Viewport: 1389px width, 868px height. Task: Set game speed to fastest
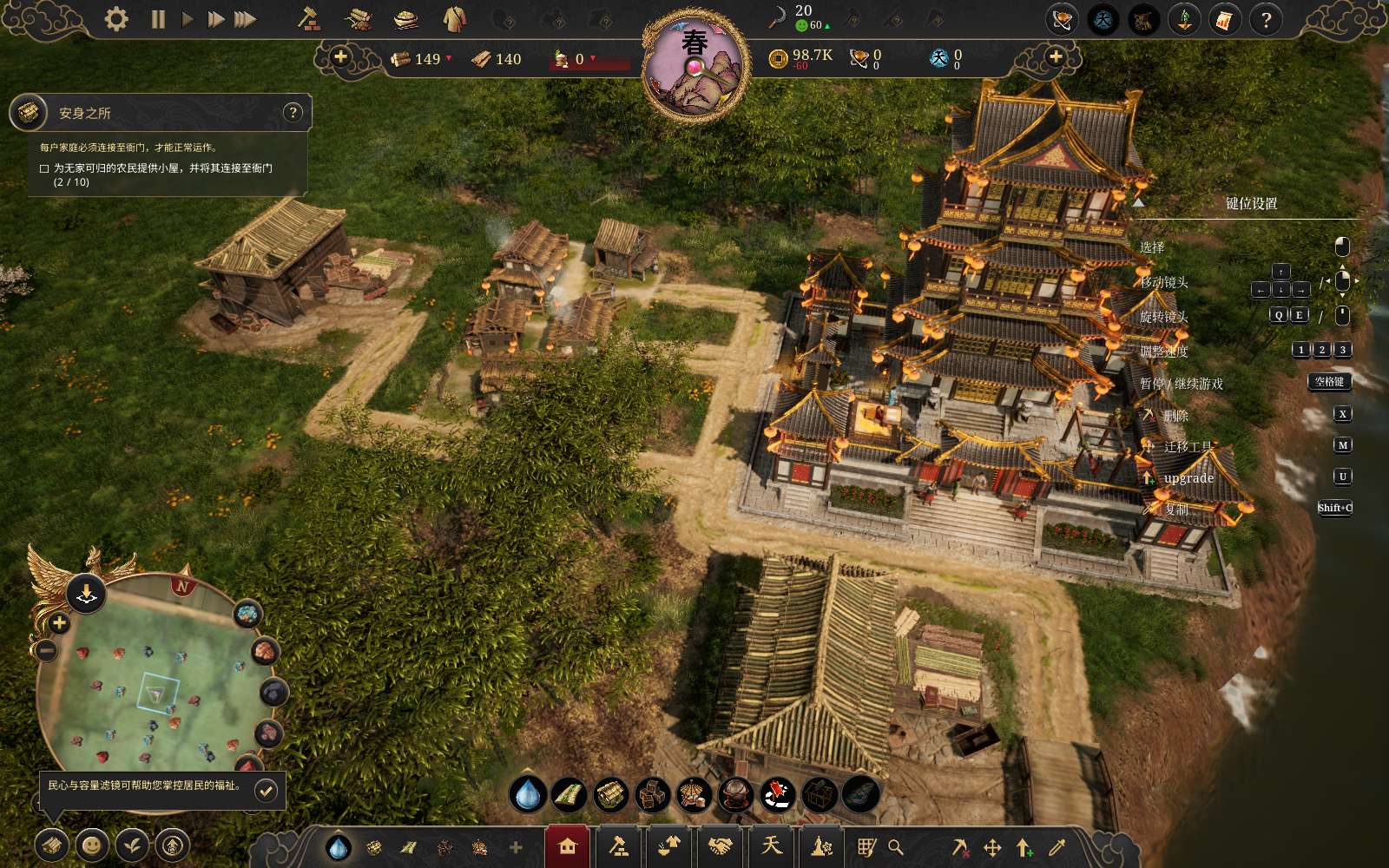click(x=246, y=19)
